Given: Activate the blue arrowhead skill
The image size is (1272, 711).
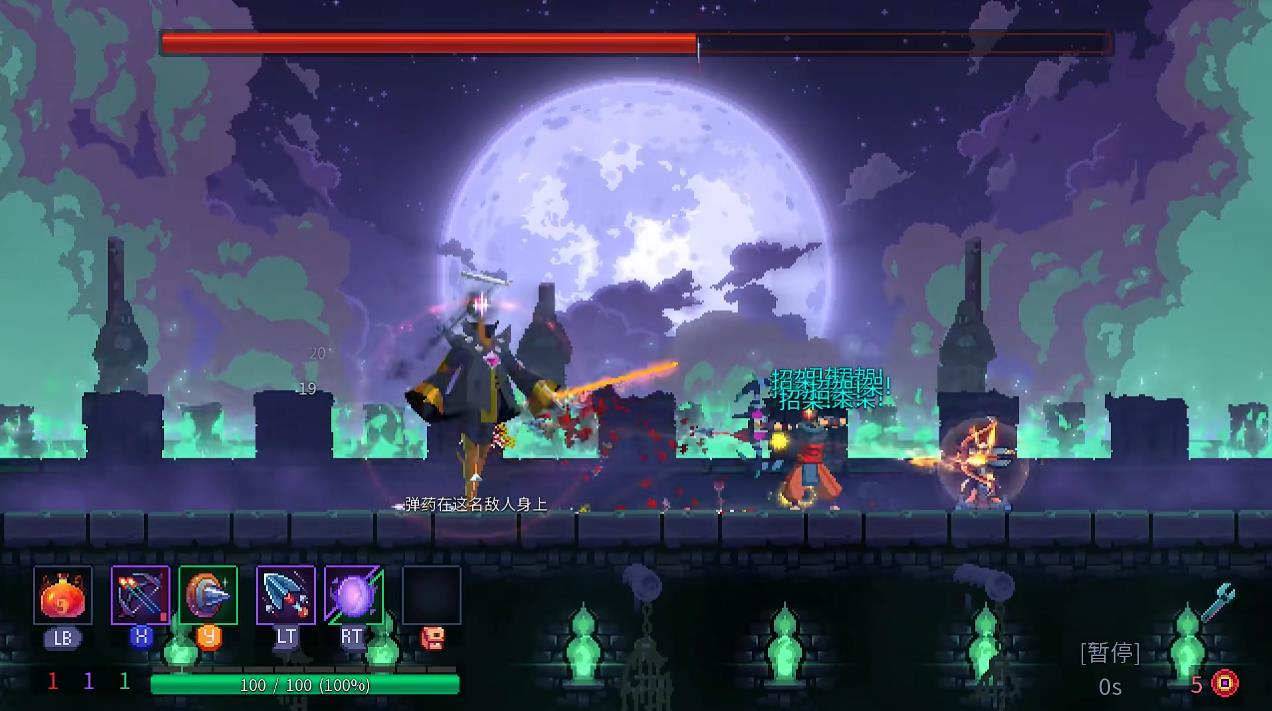Looking at the screenshot, I should pyautogui.click(x=286, y=596).
